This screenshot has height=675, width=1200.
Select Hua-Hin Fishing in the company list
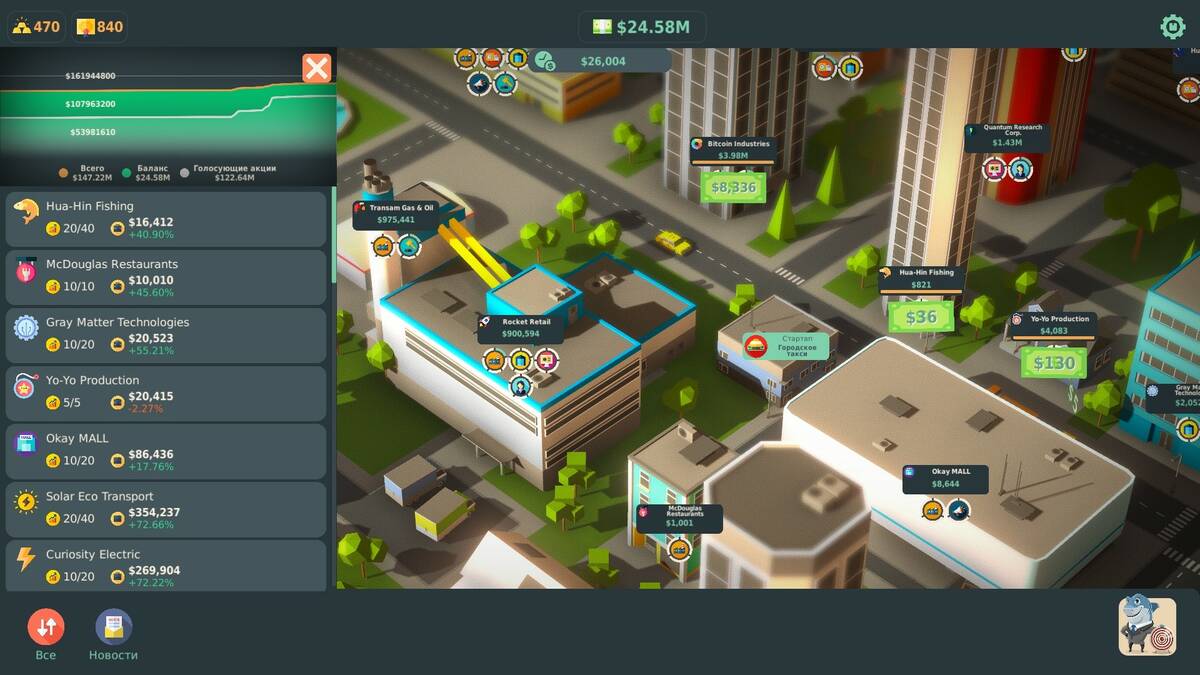pyautogui.click(x=166, y=219)
